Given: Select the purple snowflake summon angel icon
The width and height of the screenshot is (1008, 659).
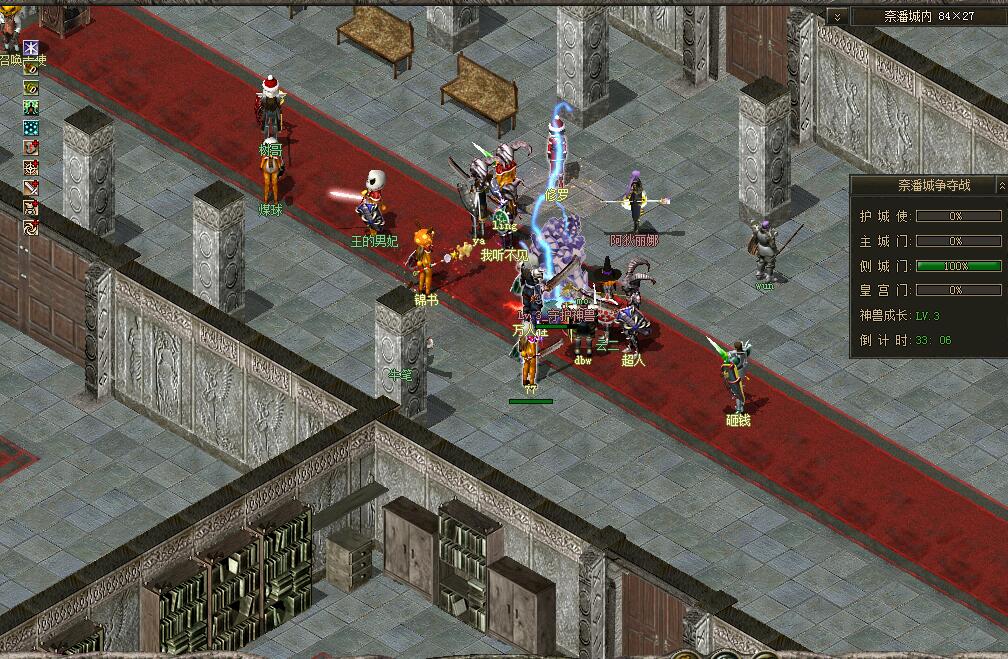Looking at the screenshot, I should point(31,48).
